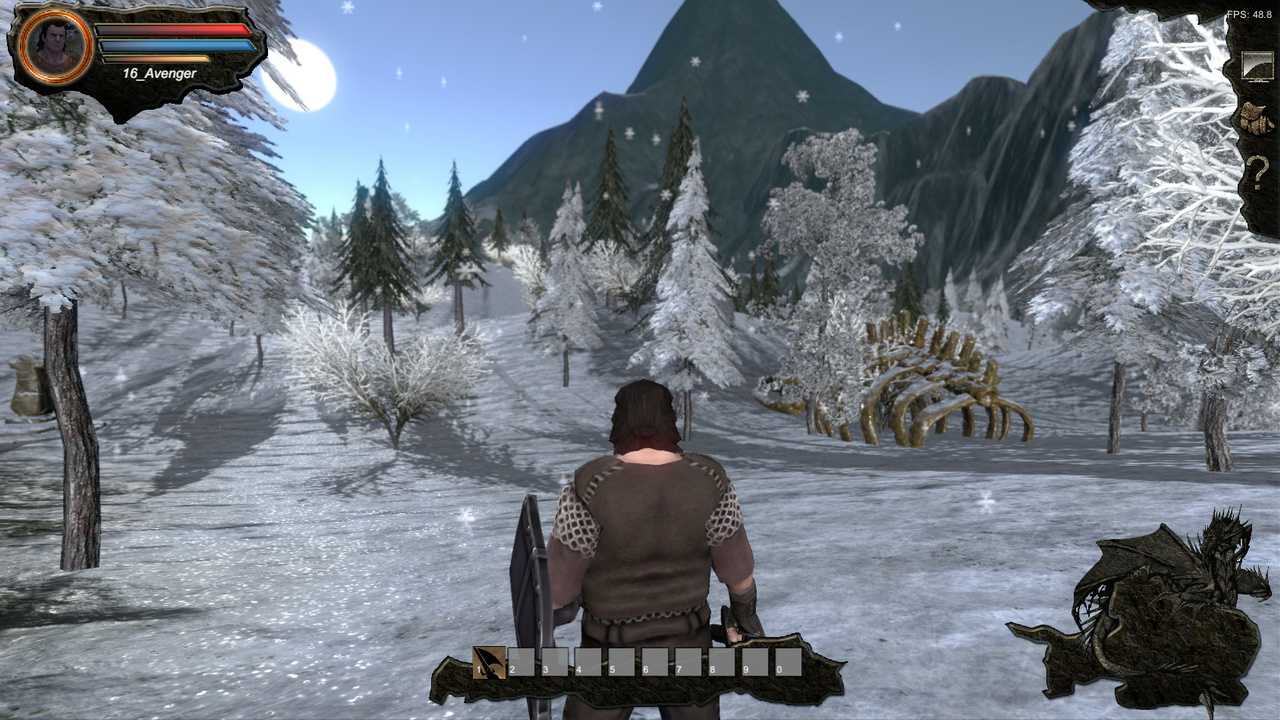Click the 16_Avenger character portrait
Viewport: 1280px width, 720px height.
coord(55,45)
